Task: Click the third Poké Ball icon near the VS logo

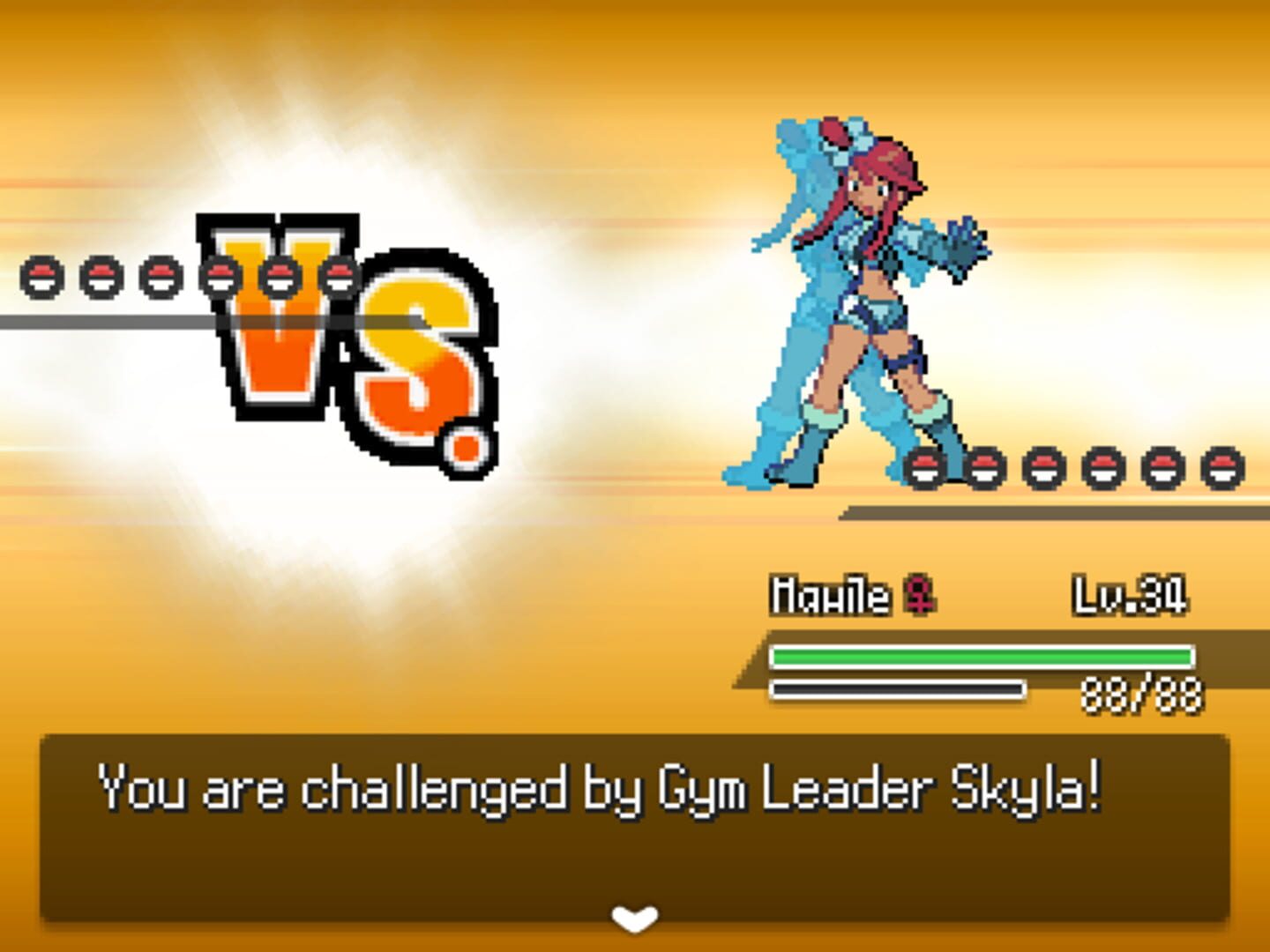Action: click(x=161, y=276)
